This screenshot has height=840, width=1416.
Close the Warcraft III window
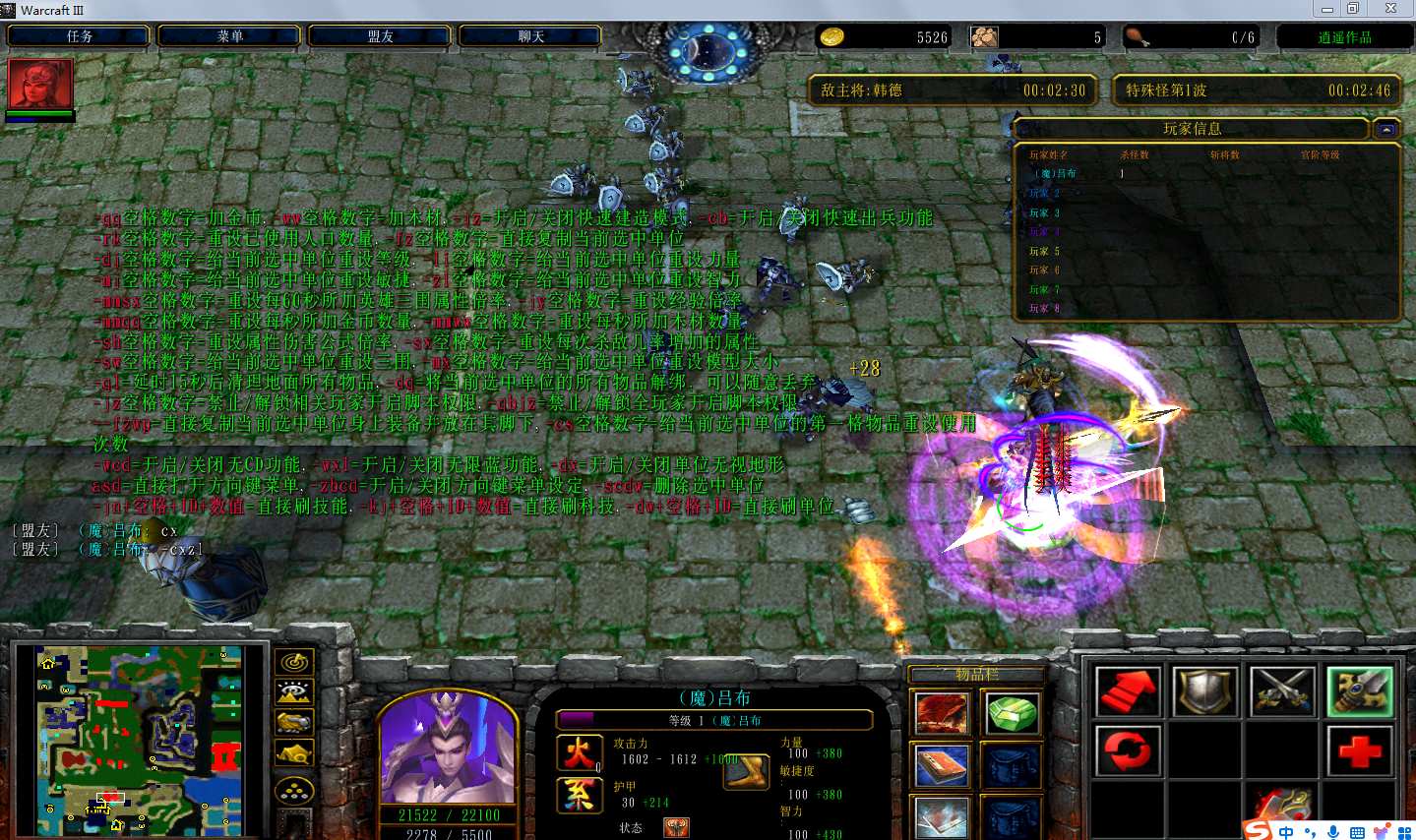[x=1390, y=9]
